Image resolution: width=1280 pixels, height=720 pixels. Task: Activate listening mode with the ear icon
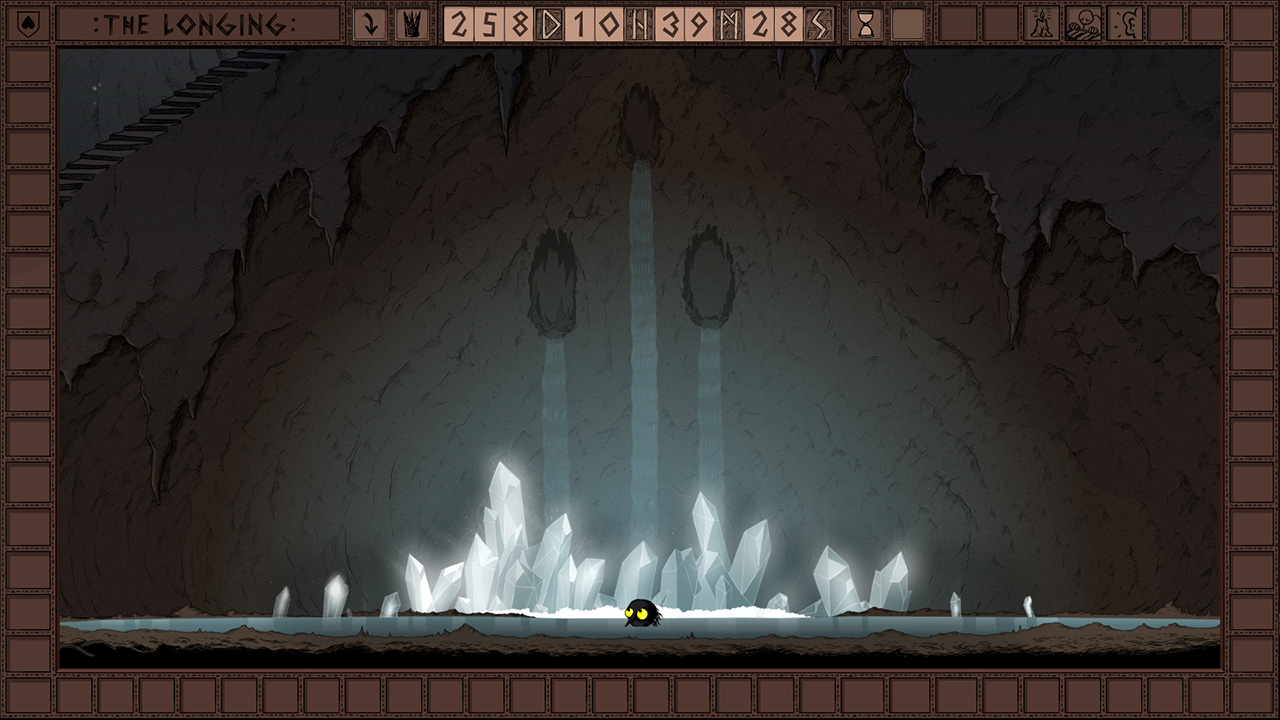click(x=1127, y=22)
